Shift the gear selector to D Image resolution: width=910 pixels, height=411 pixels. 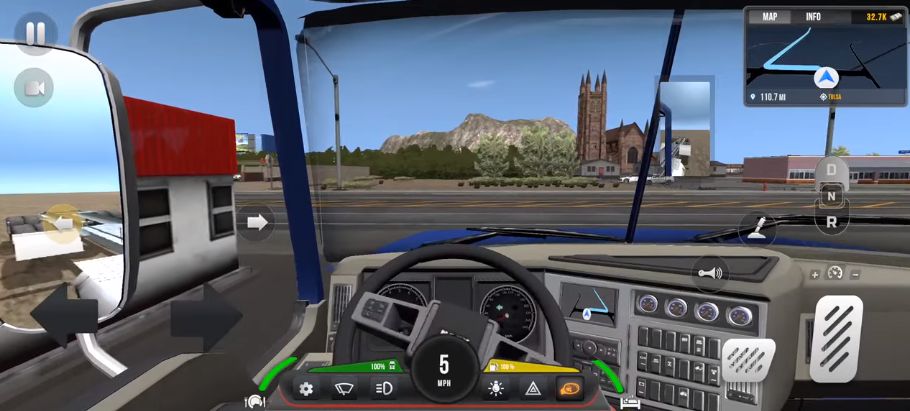(x=831, y=171)
